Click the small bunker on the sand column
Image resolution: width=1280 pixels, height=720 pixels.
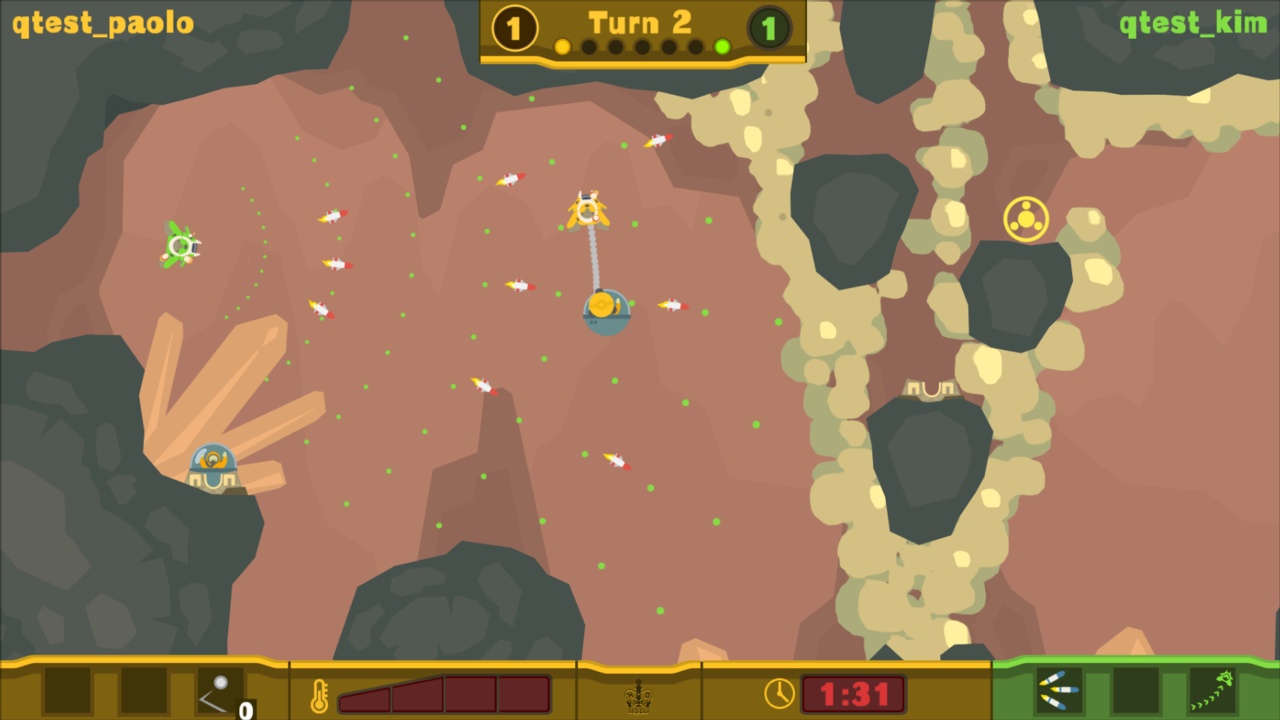coord(929,390)
